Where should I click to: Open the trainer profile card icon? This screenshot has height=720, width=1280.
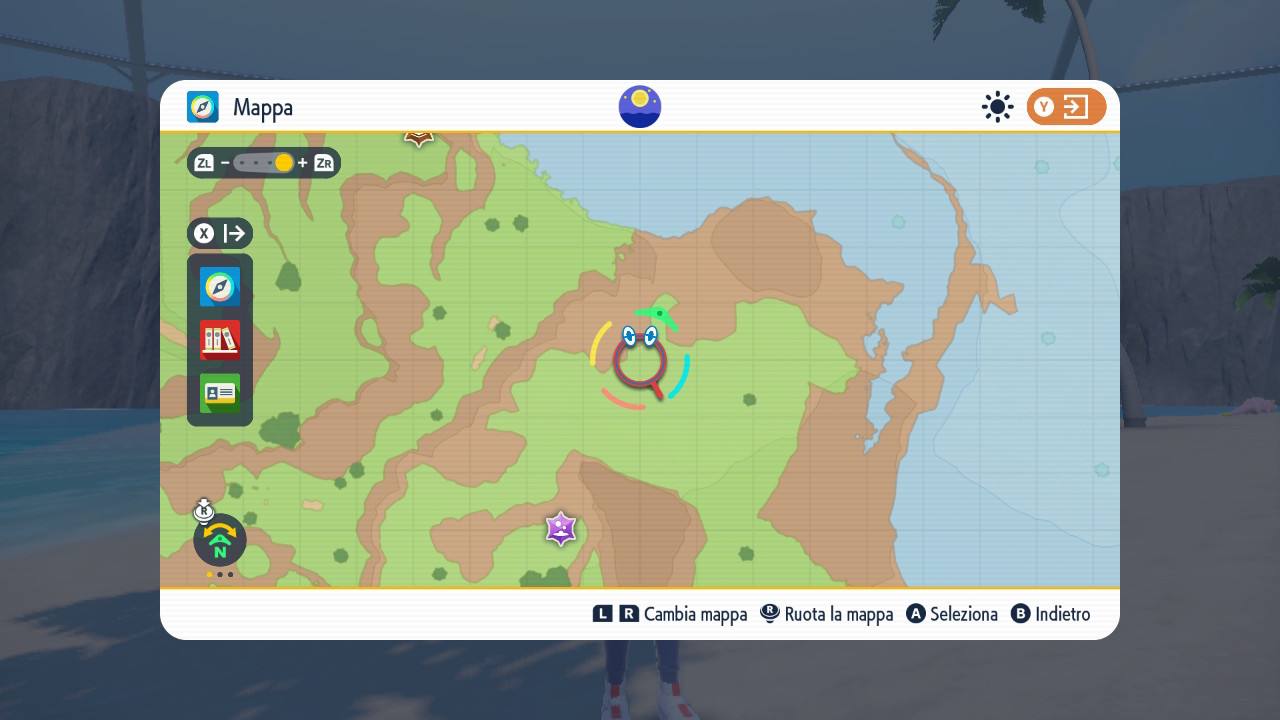(219, 393)
